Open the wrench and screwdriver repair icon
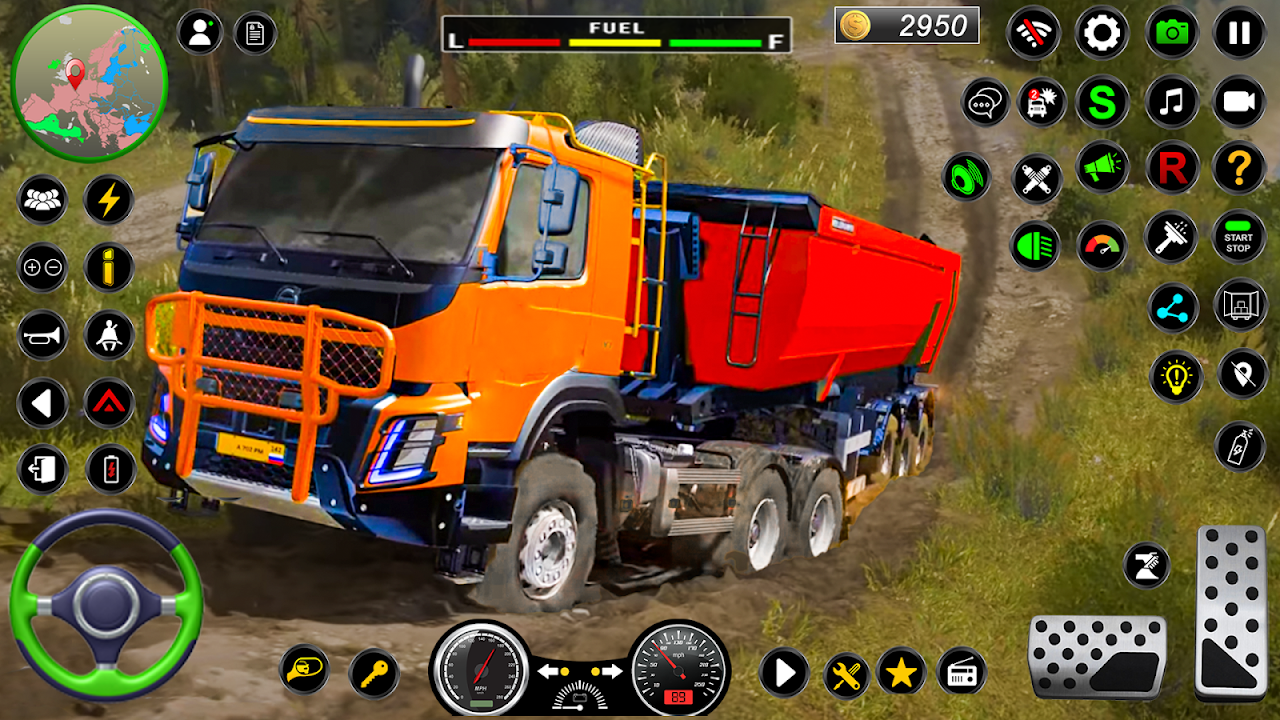Screen dimensions: 1280x720 (x=846, y=674)
